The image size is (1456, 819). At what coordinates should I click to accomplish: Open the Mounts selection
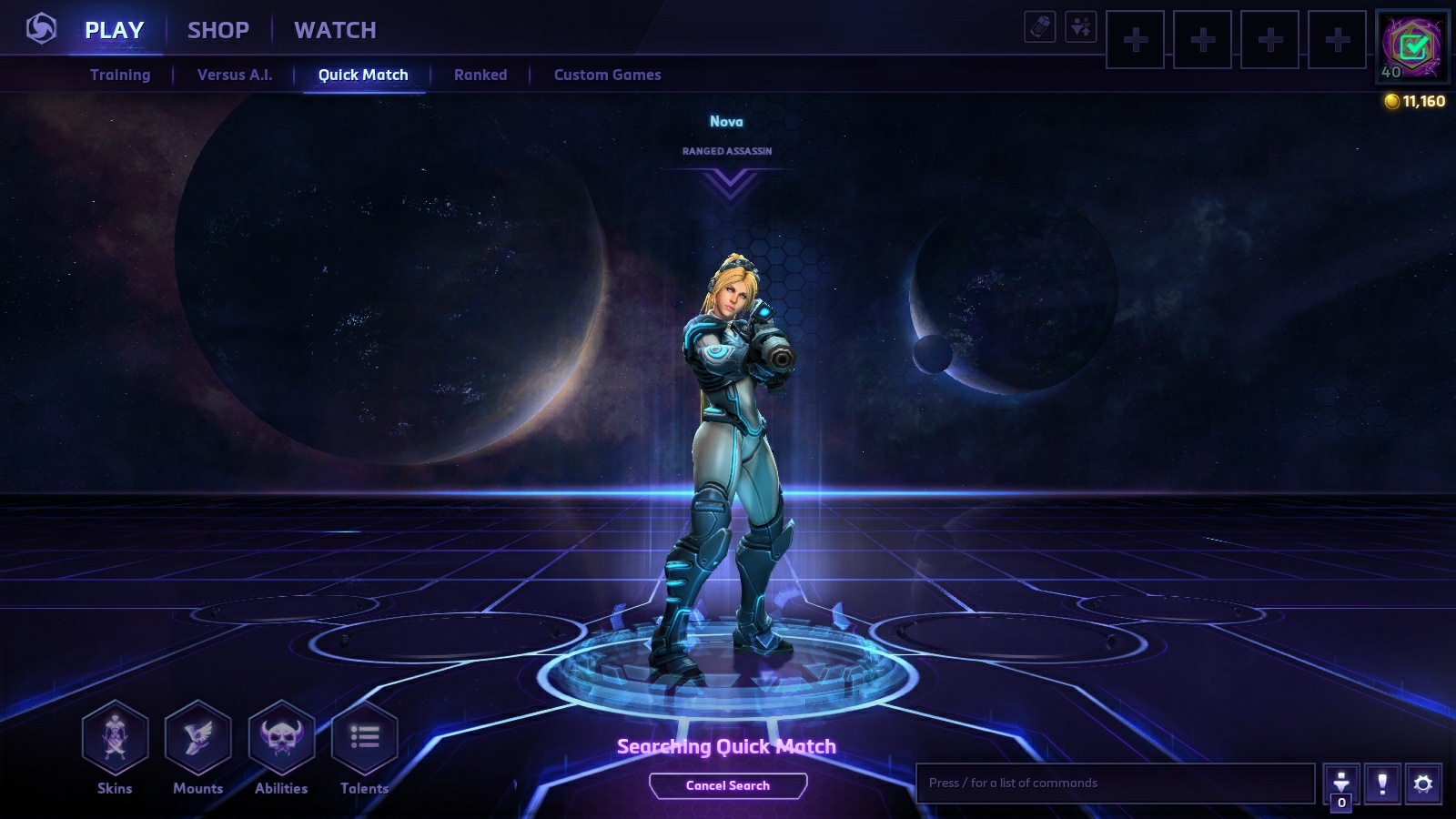pyautogui.click(x=197, y=737)
